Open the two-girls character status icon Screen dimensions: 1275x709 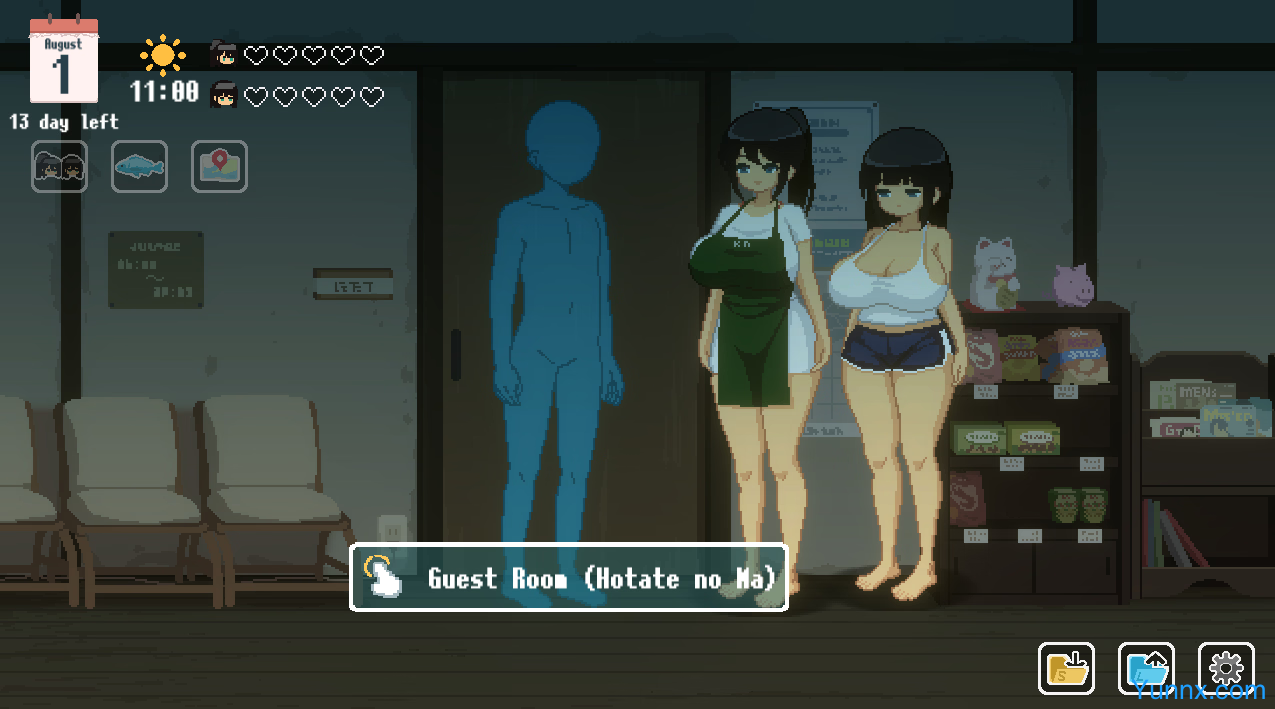coord(59,167)
